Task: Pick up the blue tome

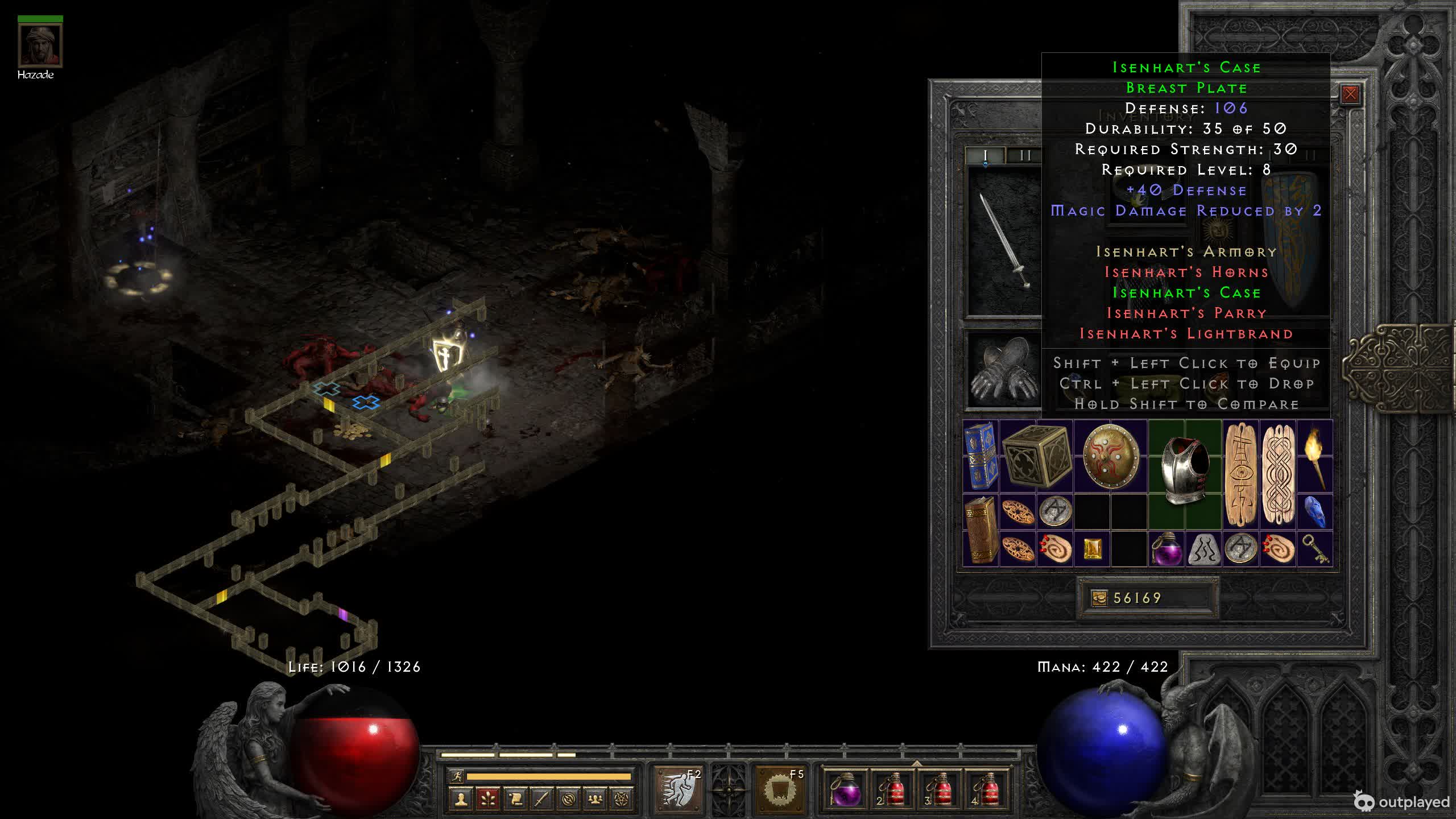Action: coord(981,456)
